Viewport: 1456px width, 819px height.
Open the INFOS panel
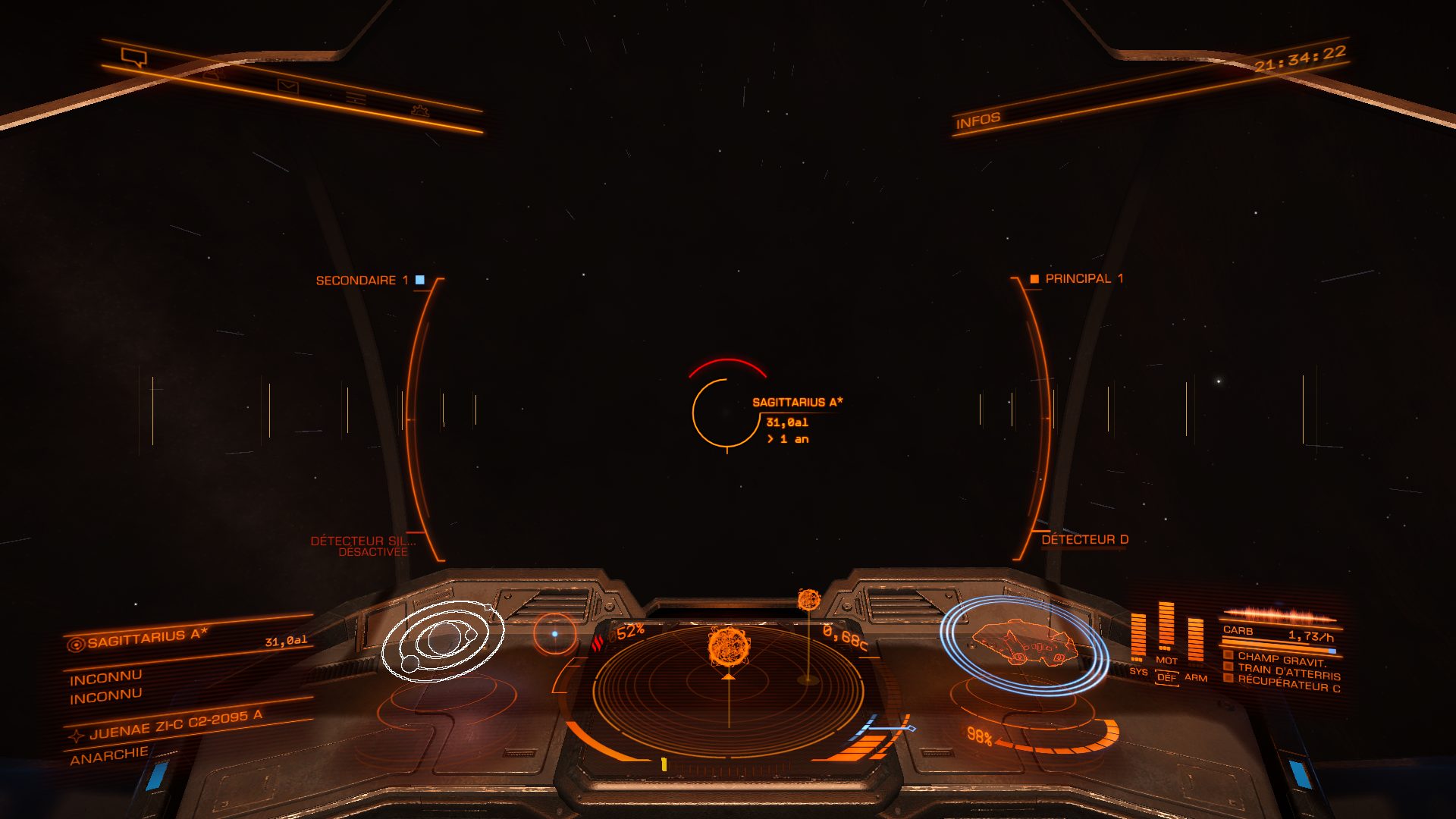pyautogui.click(x=977, y=121)
